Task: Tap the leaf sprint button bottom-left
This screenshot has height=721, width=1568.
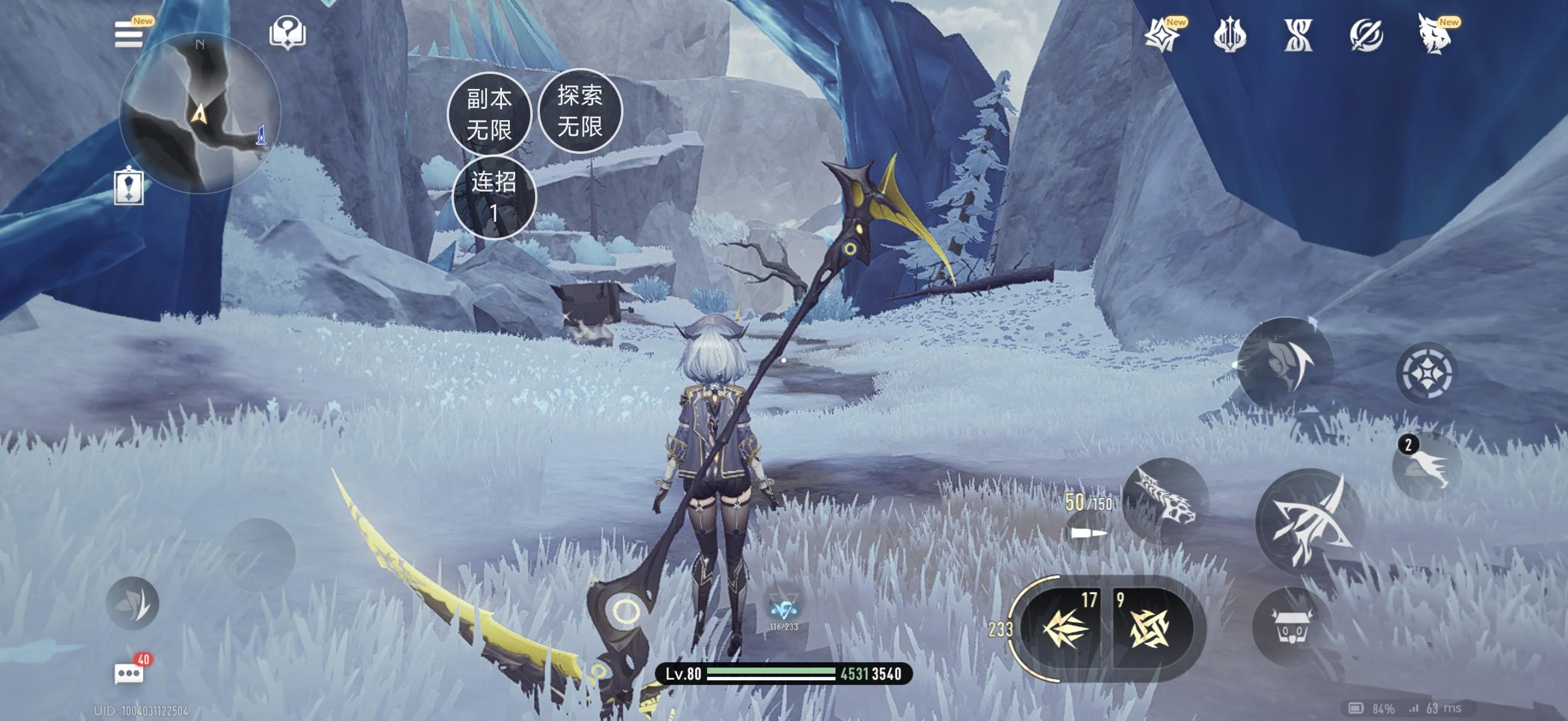Action: (133, 603)
